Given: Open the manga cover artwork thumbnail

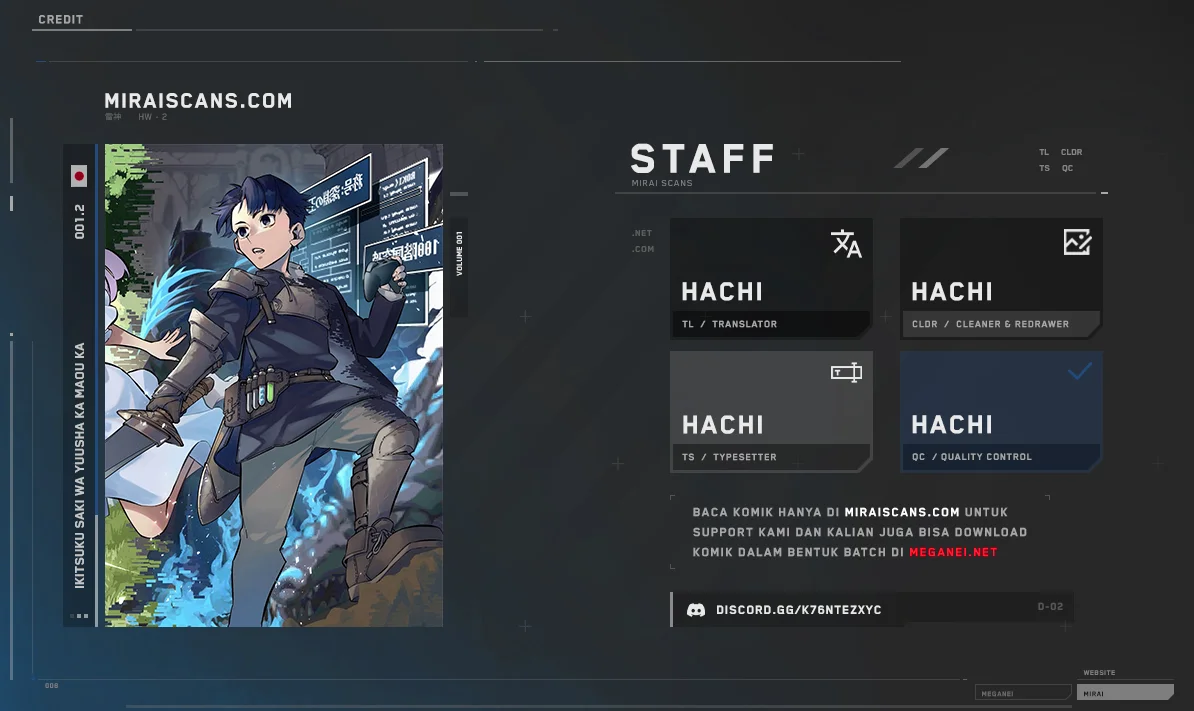Looking at the screenshot, I should point(273,385).
